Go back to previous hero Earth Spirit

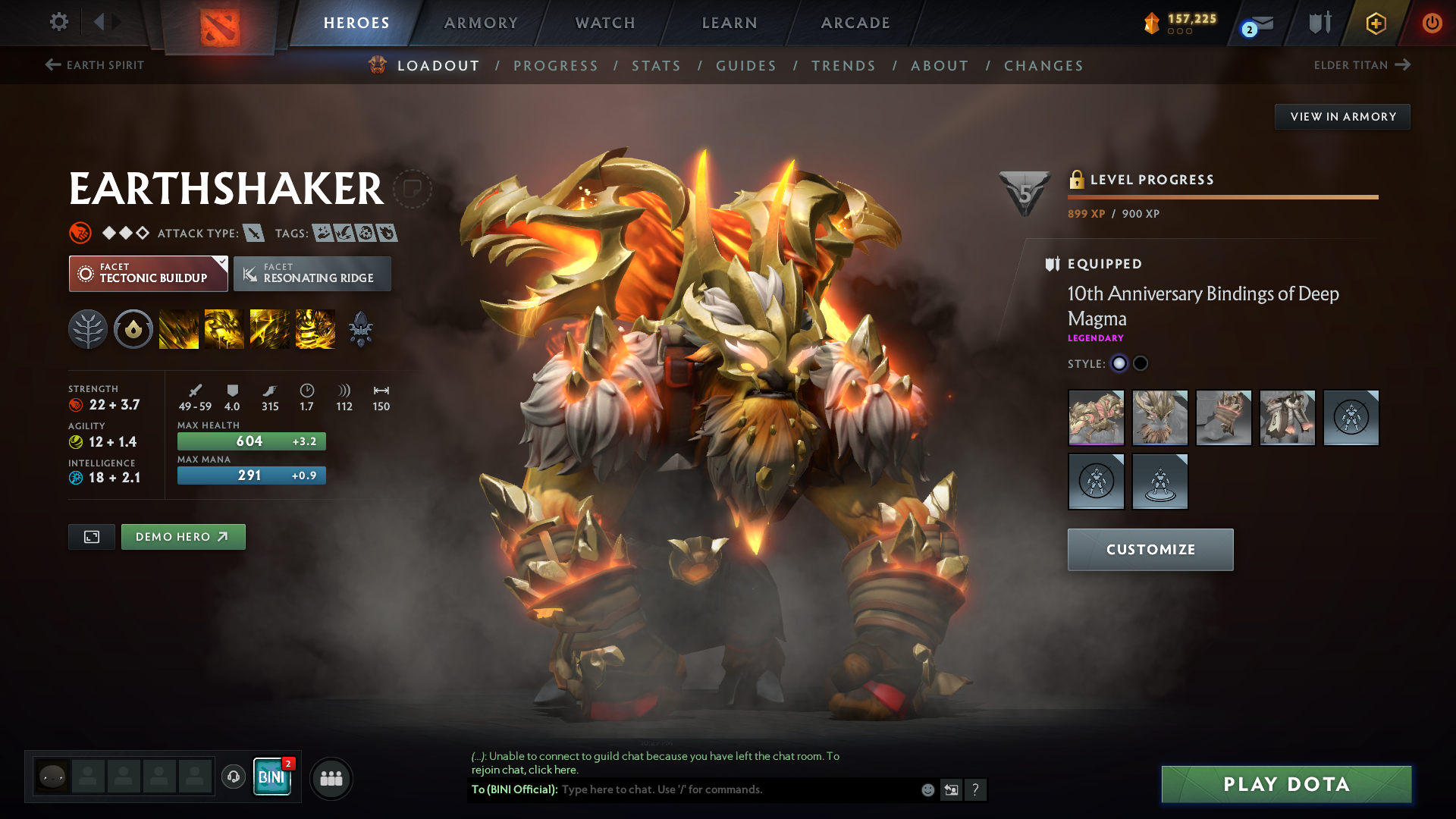pos(95,65)
